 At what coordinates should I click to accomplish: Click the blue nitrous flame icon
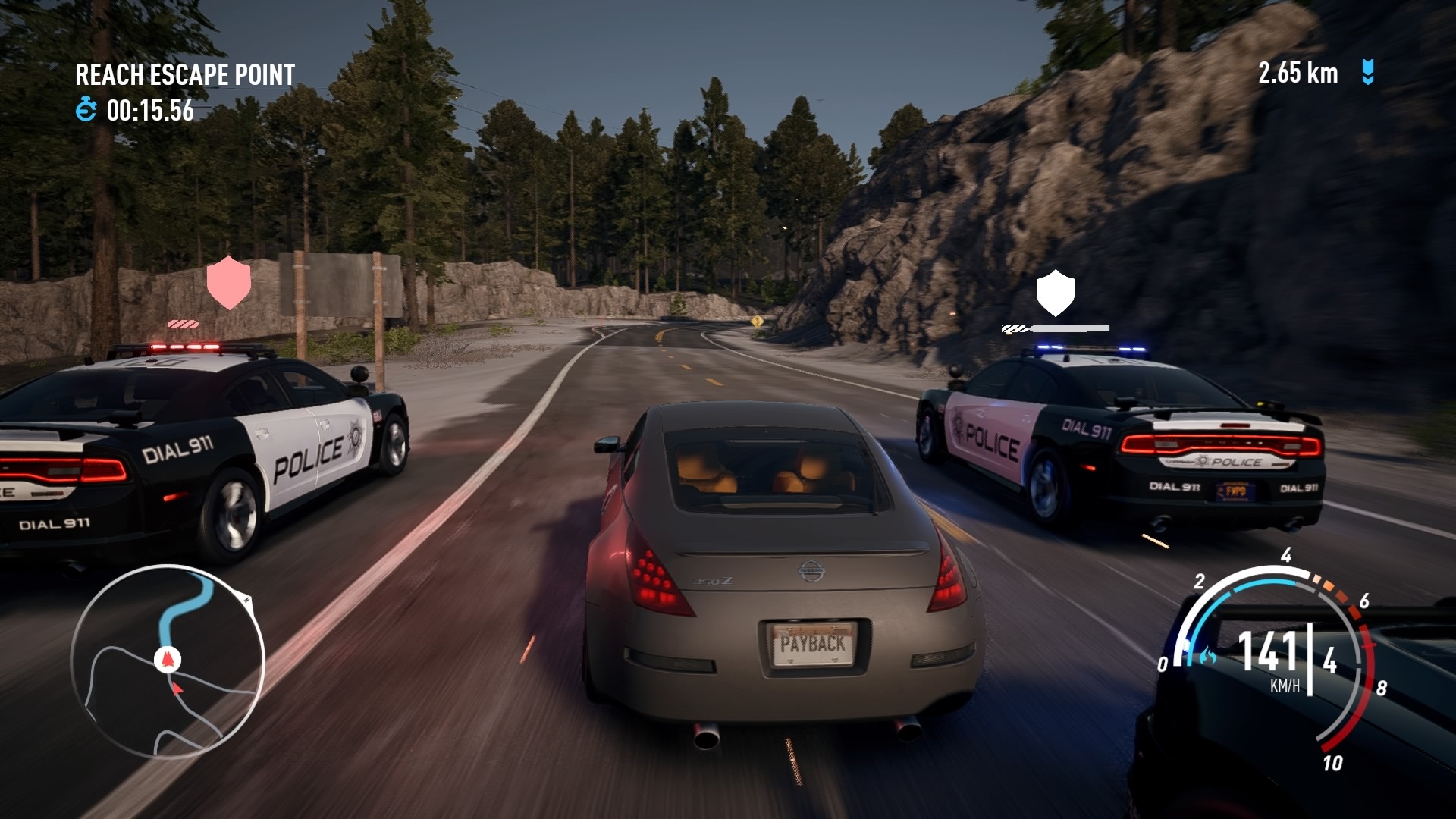tap(1206, 655)
